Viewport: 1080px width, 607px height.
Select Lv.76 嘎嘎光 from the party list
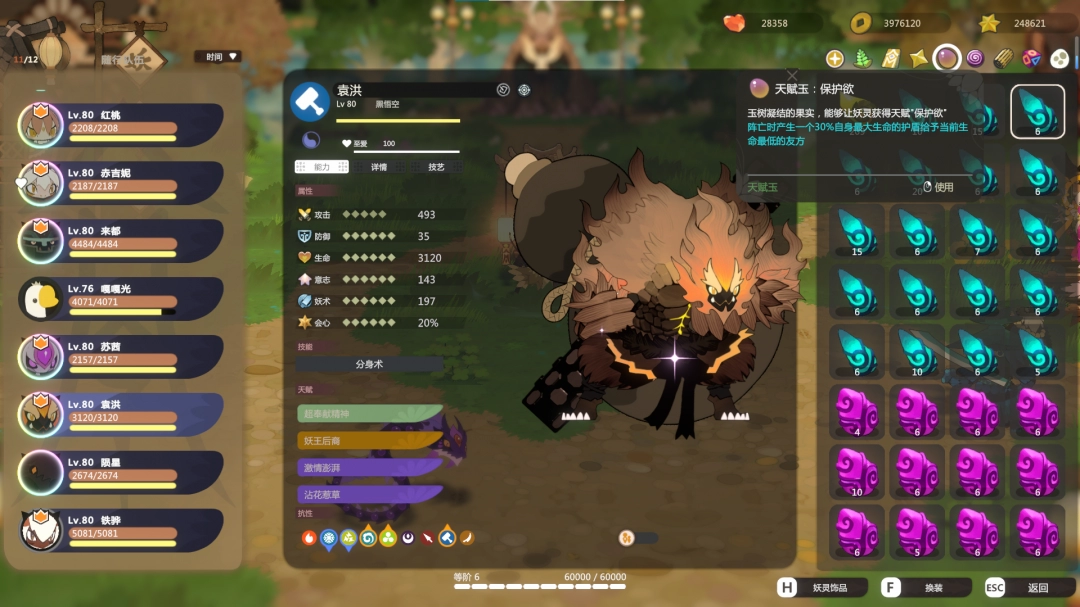click(x=120, y=298)
